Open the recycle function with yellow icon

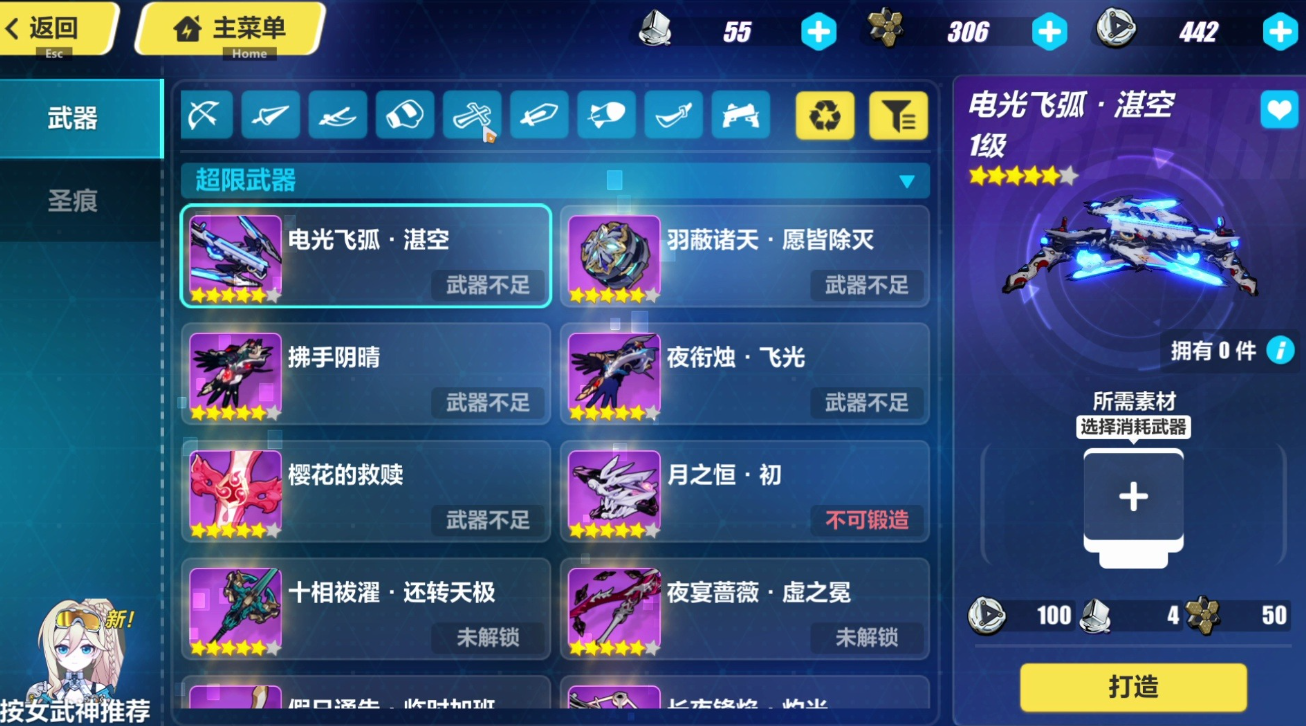point(824,114)
